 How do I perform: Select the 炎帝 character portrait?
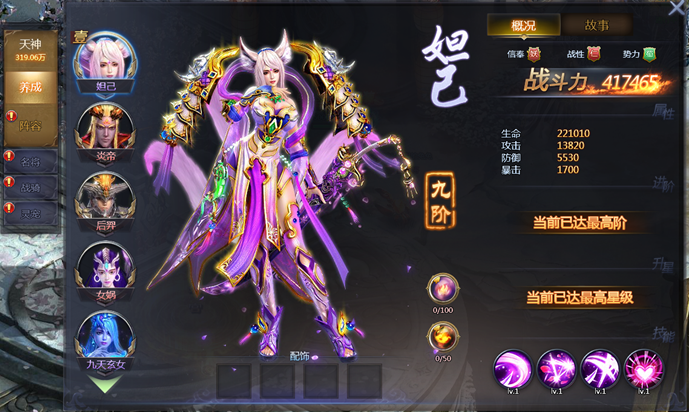(x=105, y=129)
